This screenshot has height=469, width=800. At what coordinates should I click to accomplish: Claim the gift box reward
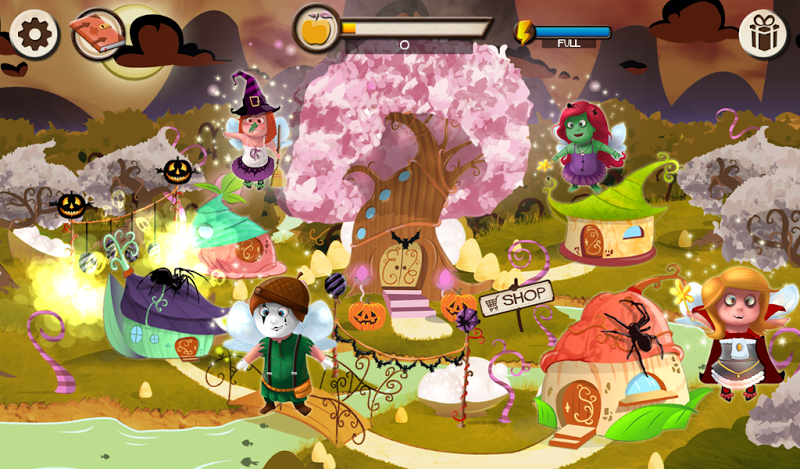coord(763,34)
